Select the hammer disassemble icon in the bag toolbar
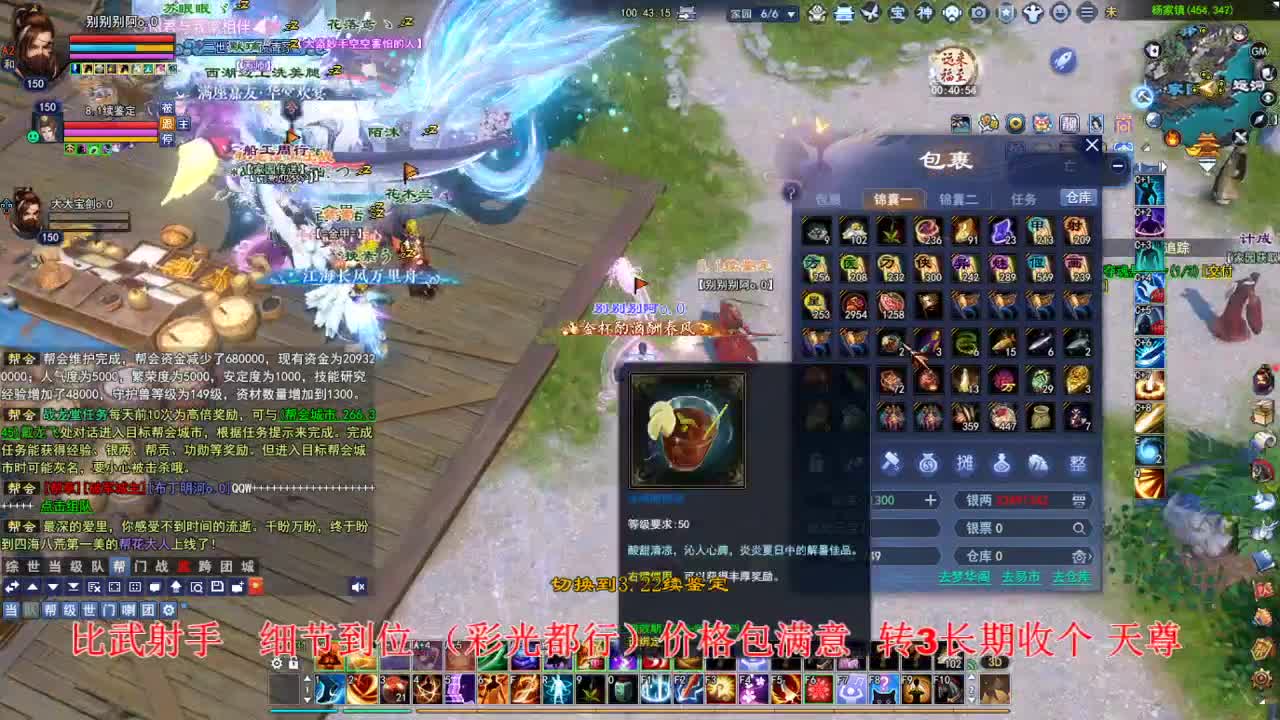This screenshot has height=720, width=1280. 893,463
